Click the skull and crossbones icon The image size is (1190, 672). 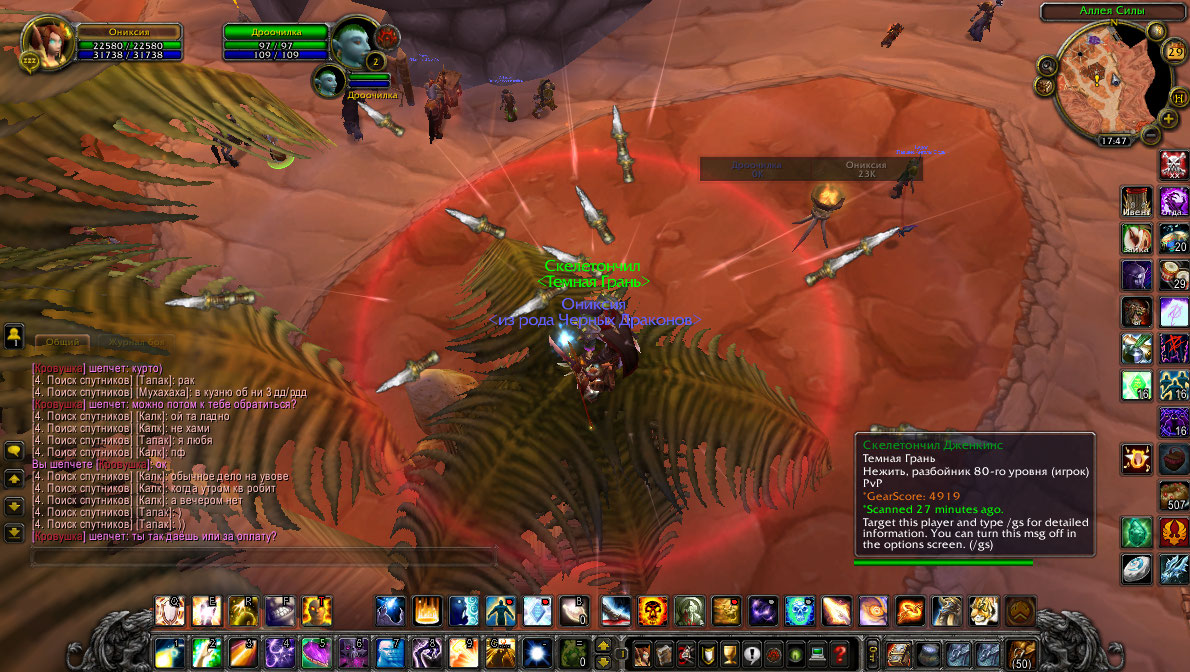click(1172, 163)
